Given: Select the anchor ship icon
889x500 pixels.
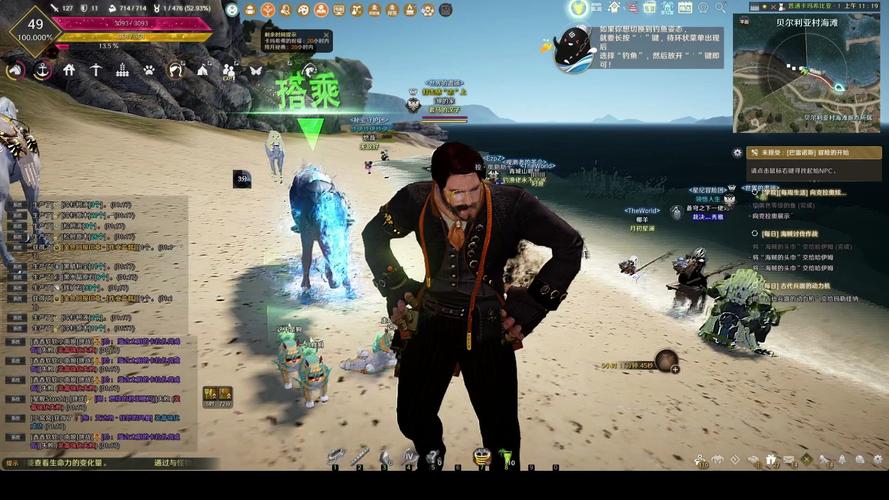Looking at the screenshot, I should point(42,71).
